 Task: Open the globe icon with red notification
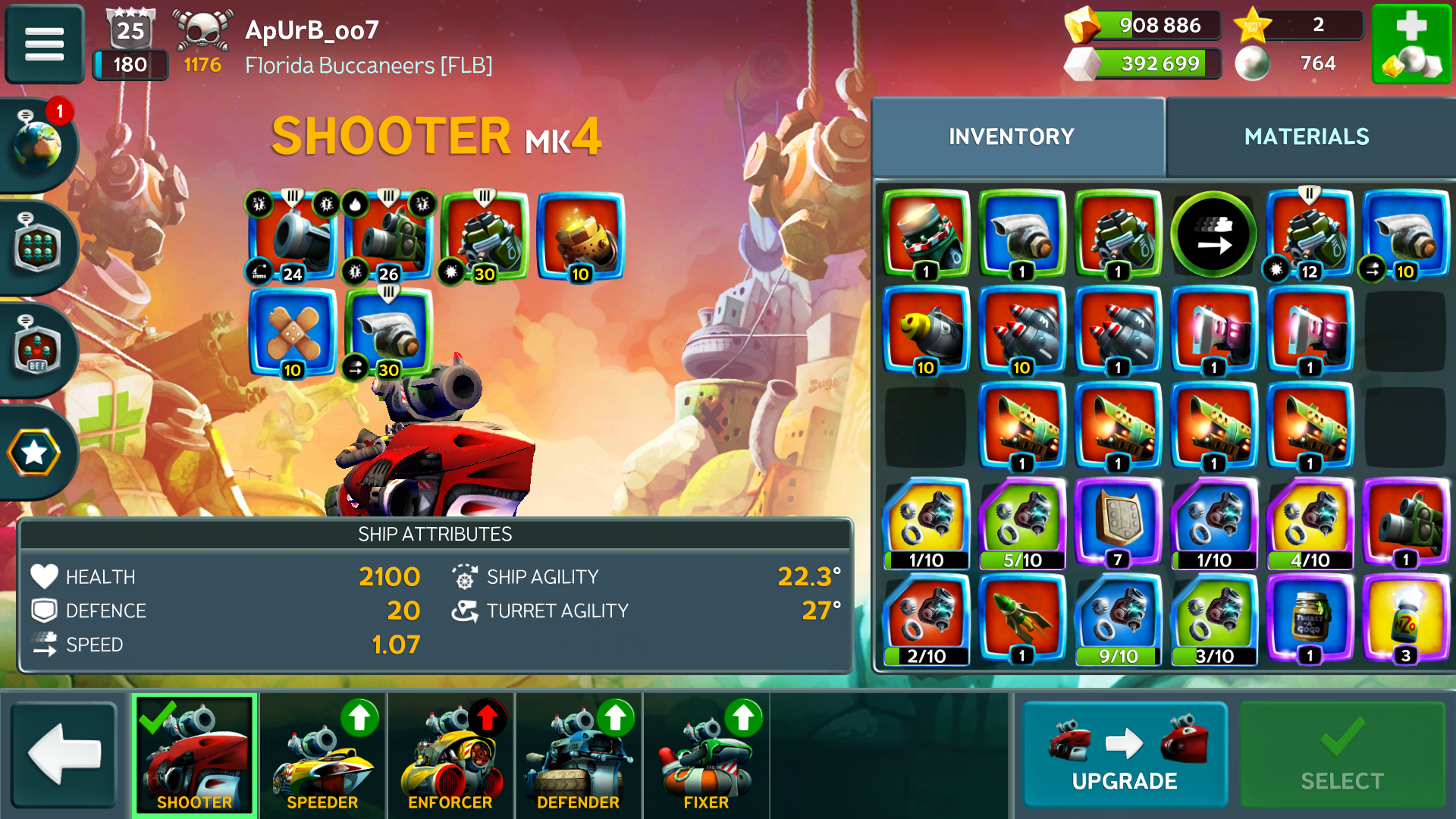[38, 143]
